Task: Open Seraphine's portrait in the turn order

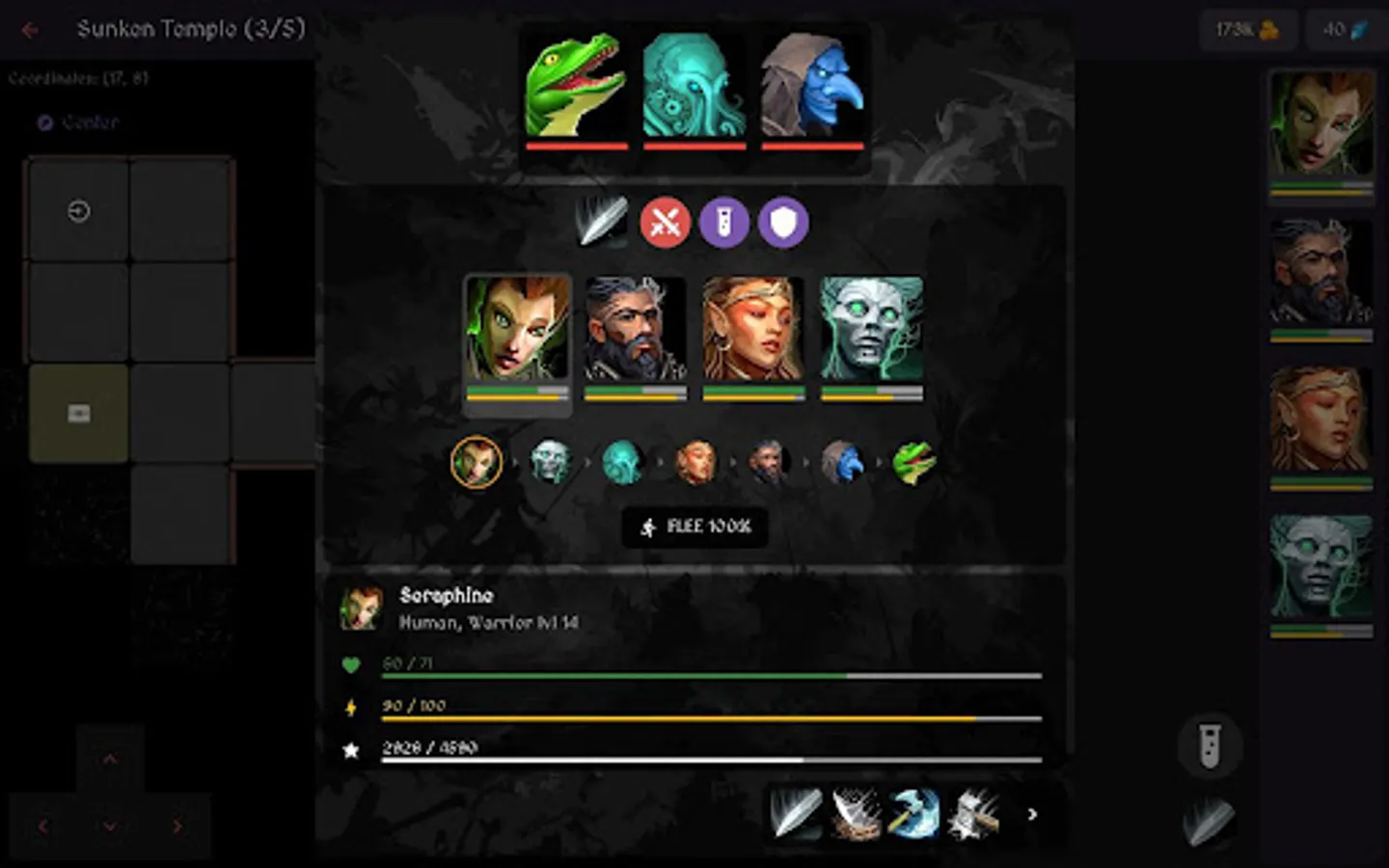Action: pos(476,463)
